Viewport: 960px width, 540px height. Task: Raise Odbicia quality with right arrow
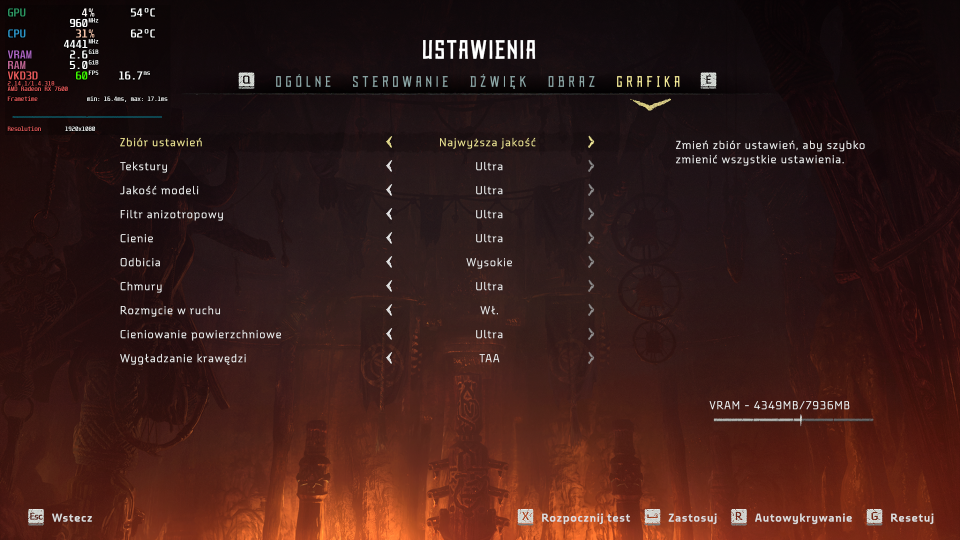[x=591, y=262]
